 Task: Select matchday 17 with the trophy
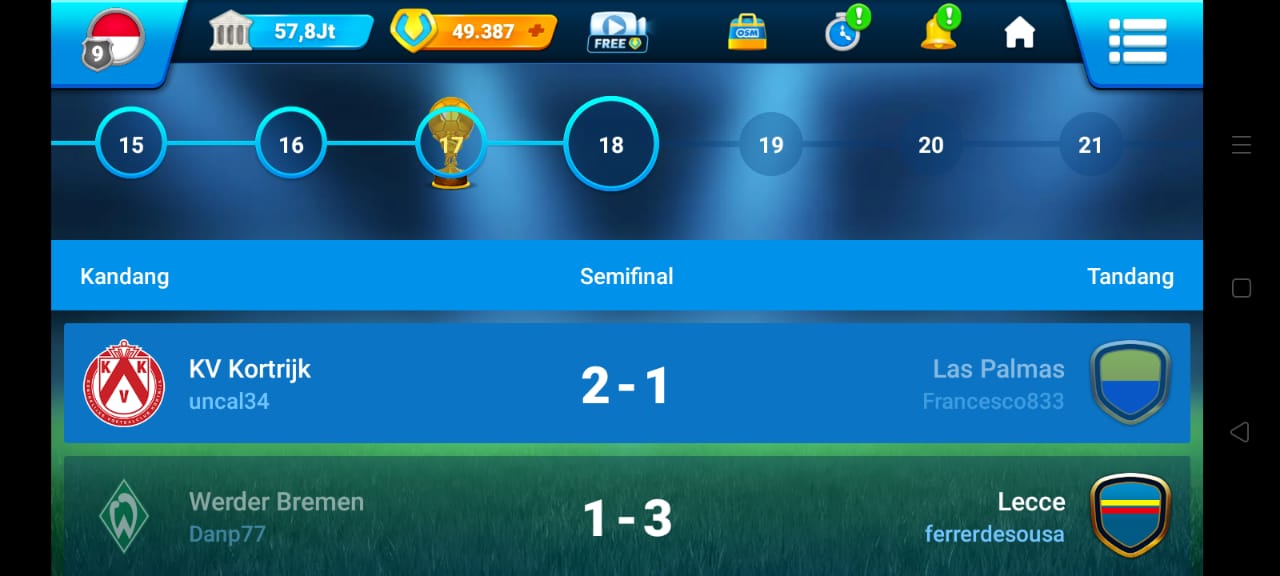[x=451, y=145]
